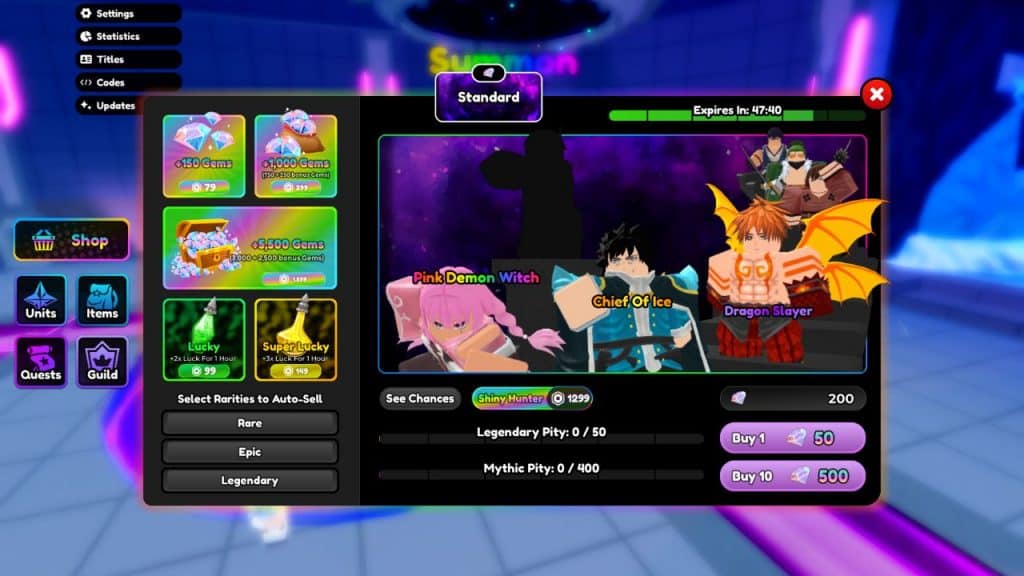This screenshot has width=1024, height=576.
Task: Select the Standard banner tab
Action: pos(488,98)
